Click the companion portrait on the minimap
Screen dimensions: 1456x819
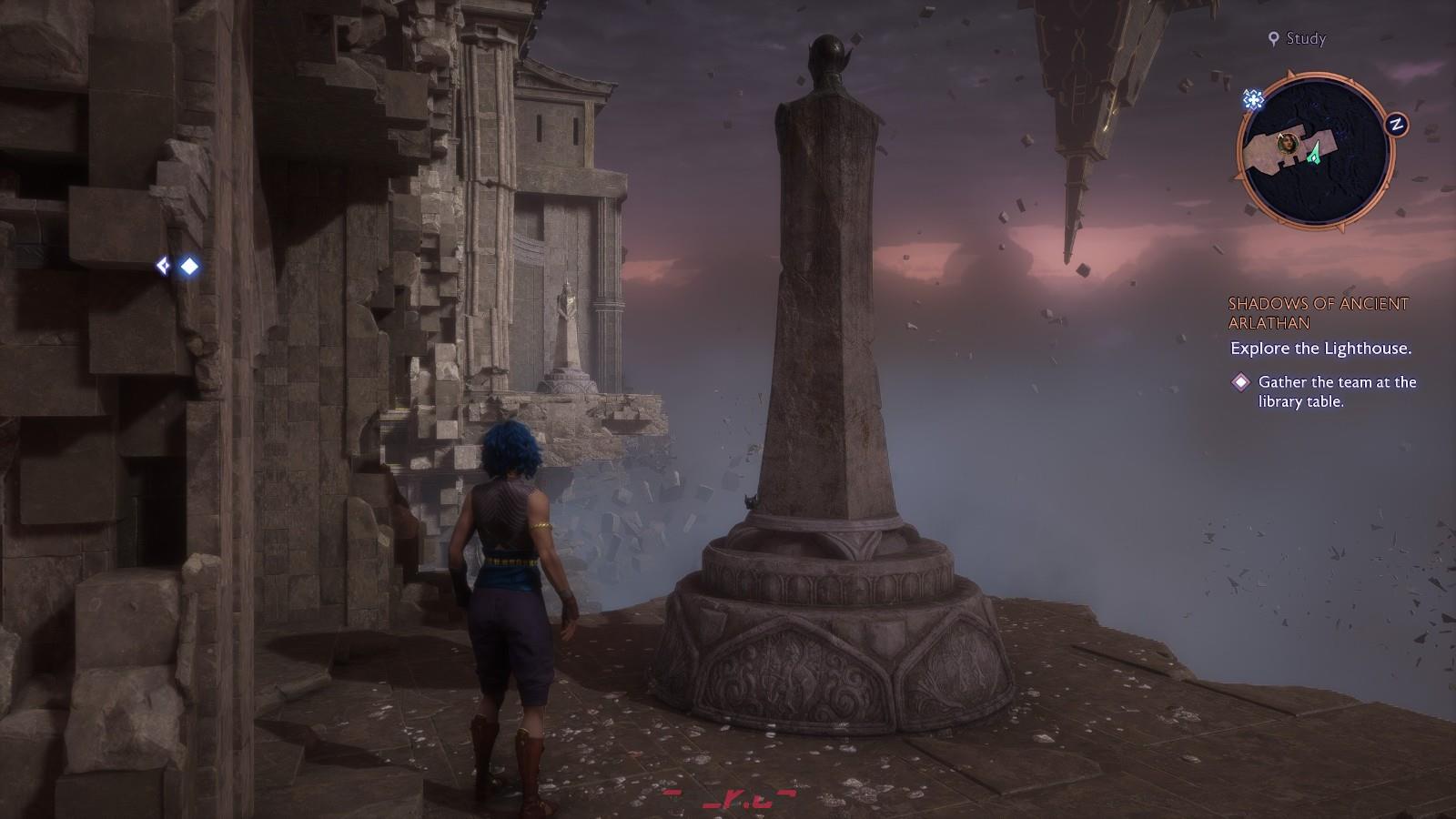[x=1287, y=142]
